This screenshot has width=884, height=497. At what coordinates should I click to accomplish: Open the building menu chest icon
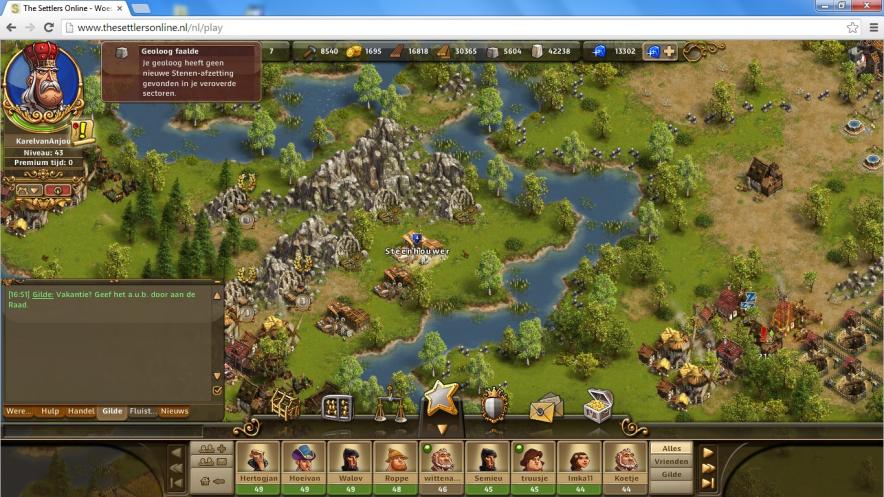tap(286, 405)
